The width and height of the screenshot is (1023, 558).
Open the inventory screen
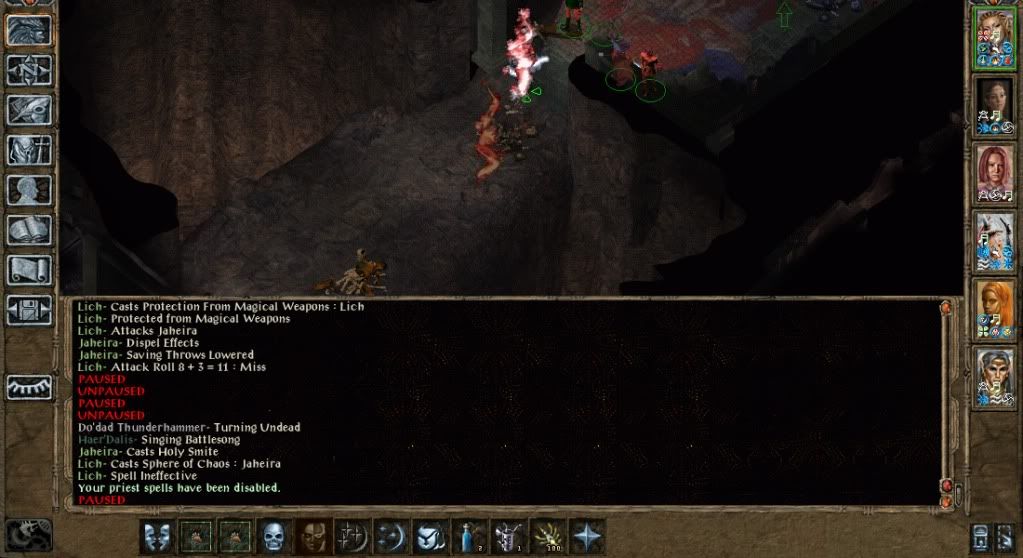click(29, 149)
